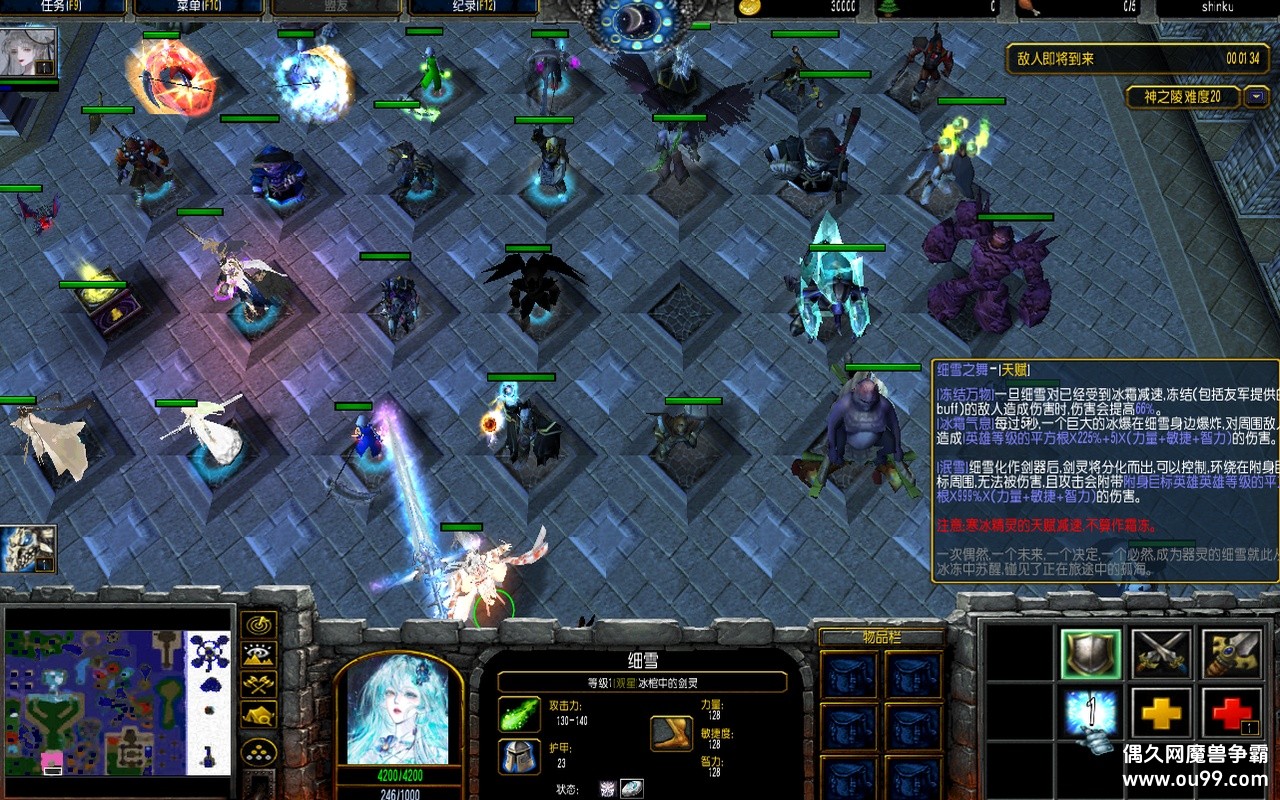Activate the icy blue burst ability
Viewport: 1280px width, 800px height.
tap(1091, 714)
